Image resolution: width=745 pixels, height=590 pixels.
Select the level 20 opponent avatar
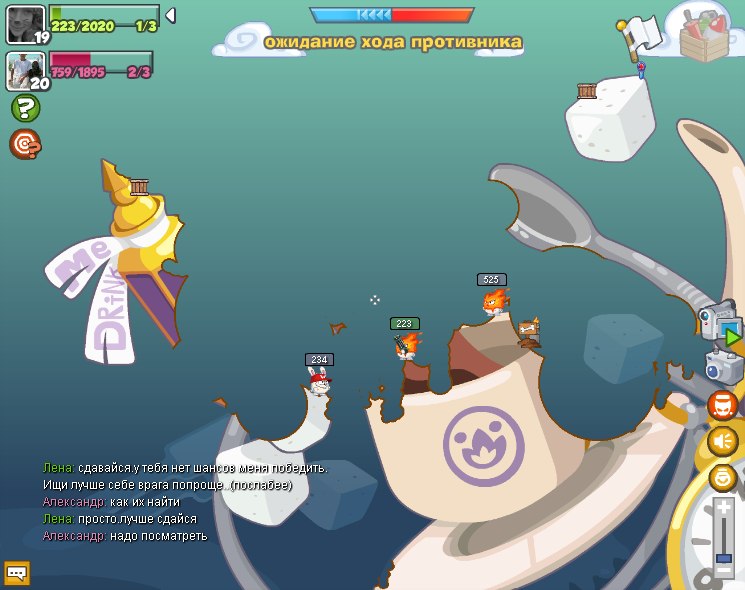tap(25, 71)
